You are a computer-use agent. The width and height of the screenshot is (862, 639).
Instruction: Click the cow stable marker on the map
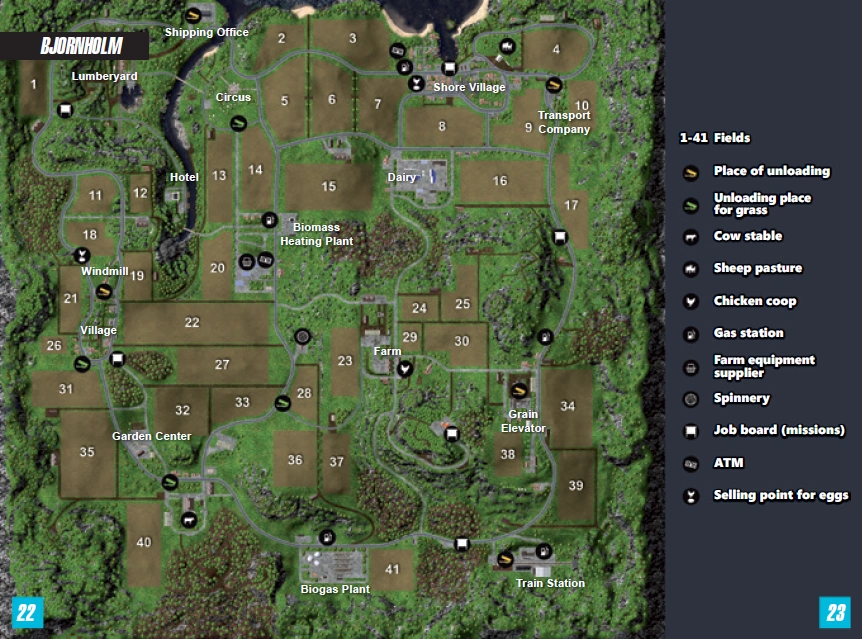tap(188, 519)
